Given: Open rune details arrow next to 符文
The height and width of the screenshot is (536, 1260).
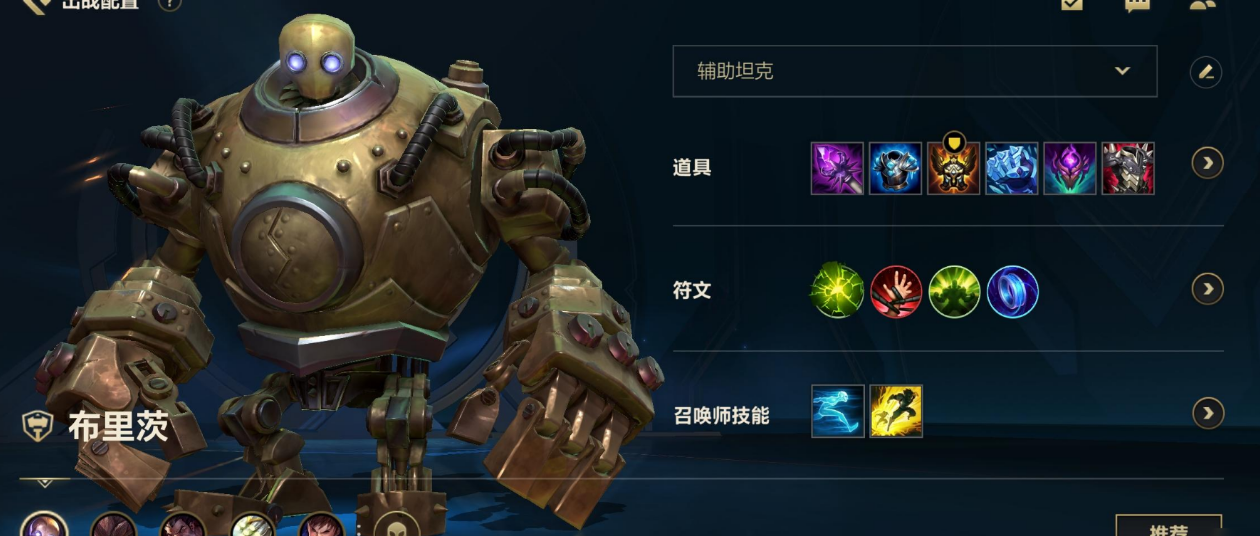Looking at the screenshot, I should coord(1208,289).
